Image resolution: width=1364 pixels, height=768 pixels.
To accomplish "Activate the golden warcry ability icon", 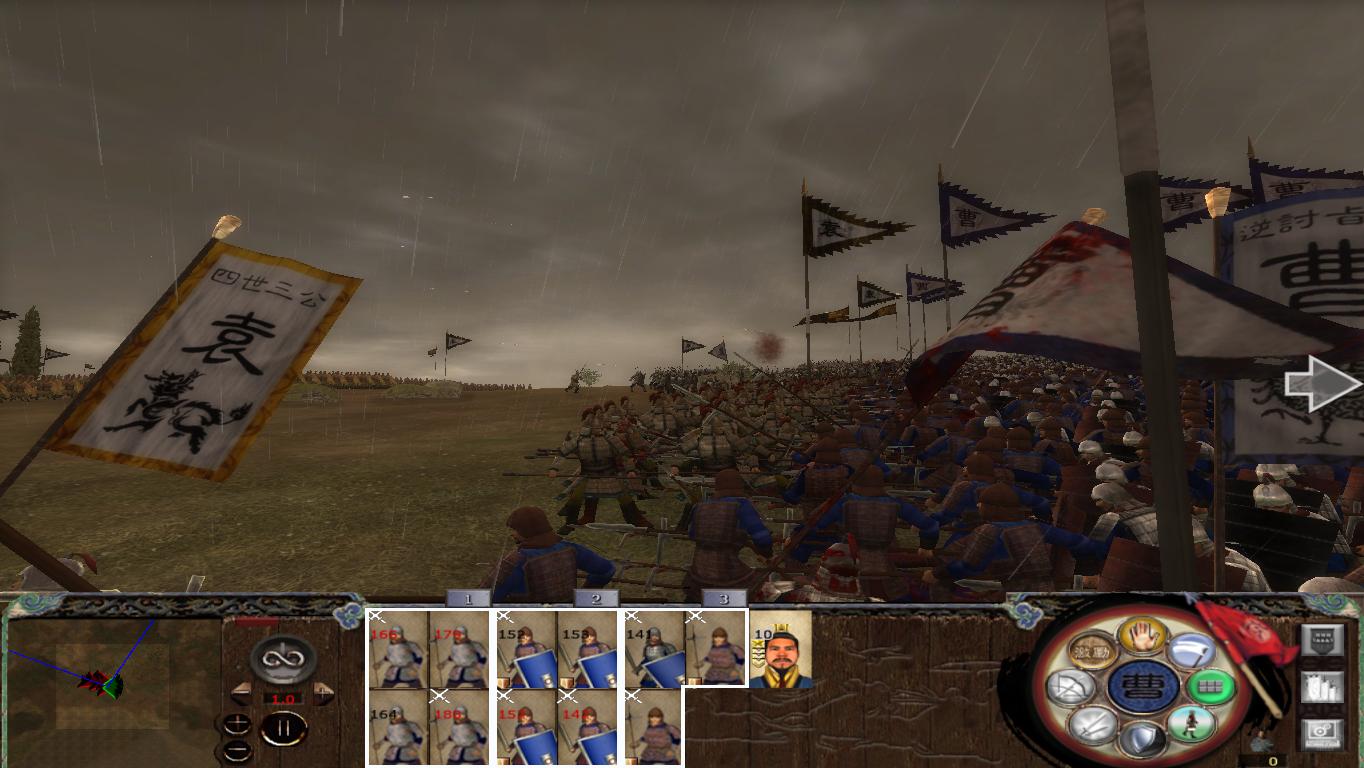I will coord(1093,650).
